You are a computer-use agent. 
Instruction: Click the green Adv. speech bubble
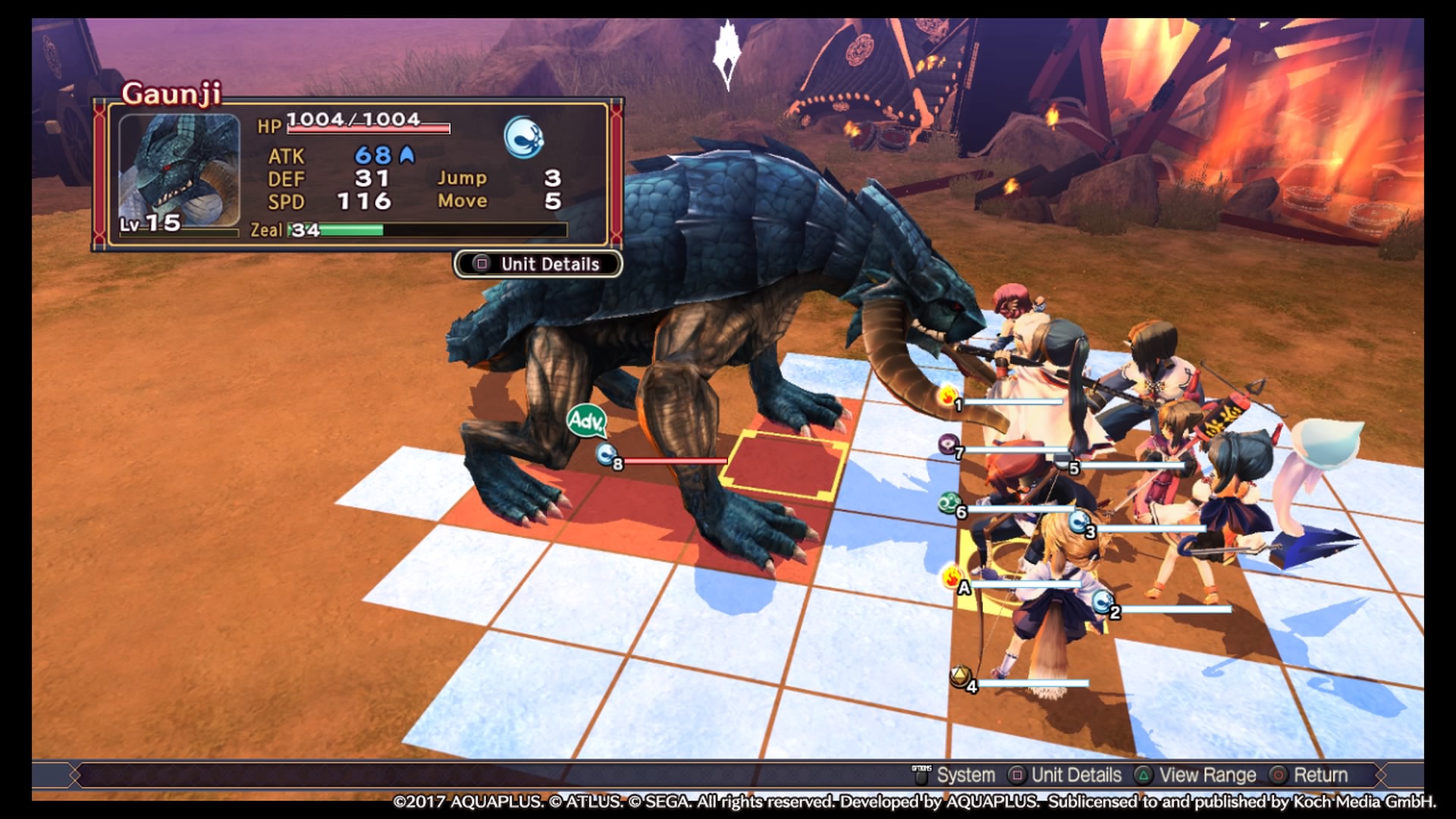coord(586,420)
